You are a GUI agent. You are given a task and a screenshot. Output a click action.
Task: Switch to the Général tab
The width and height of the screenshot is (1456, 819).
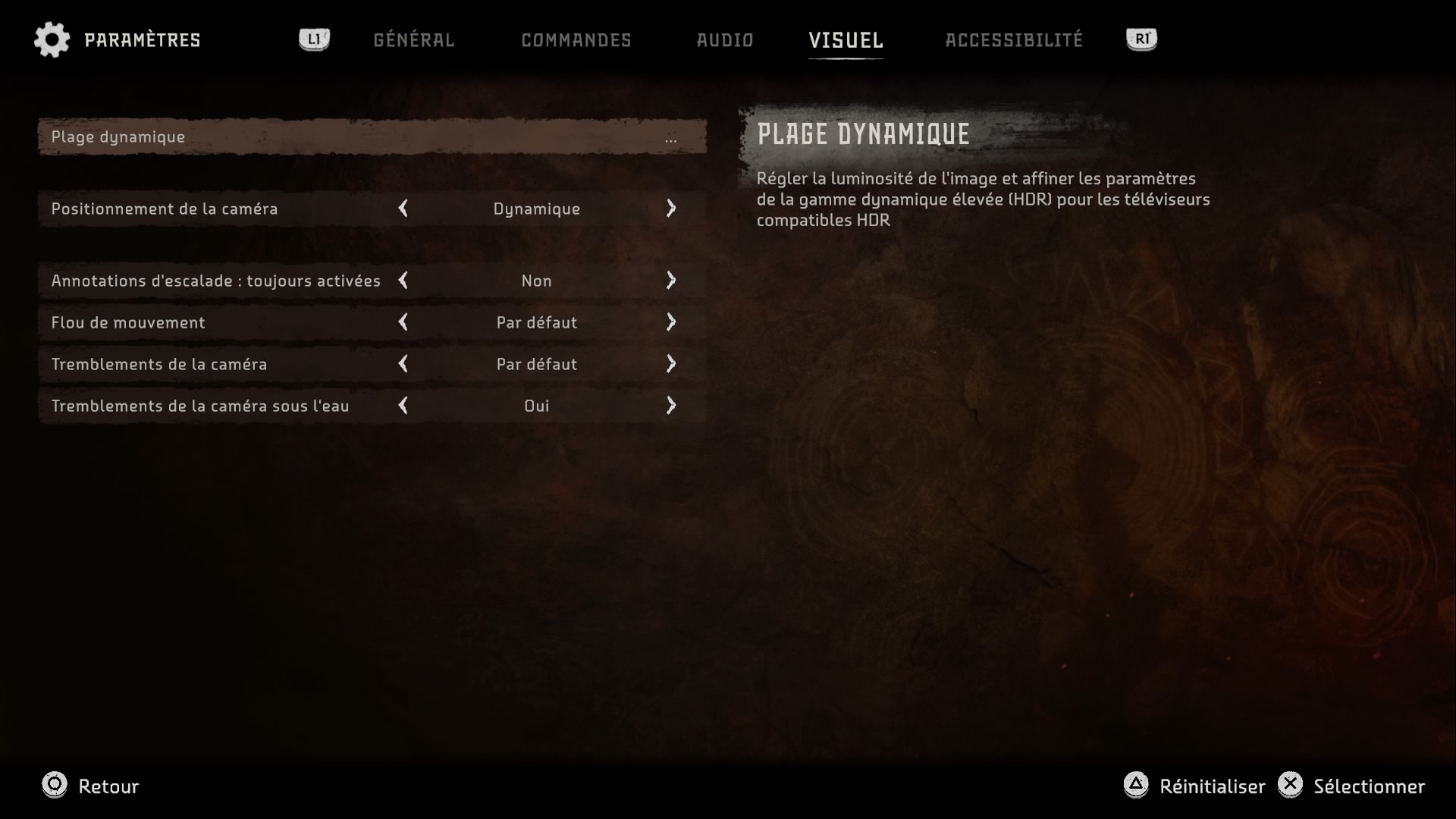click(413, 40)
